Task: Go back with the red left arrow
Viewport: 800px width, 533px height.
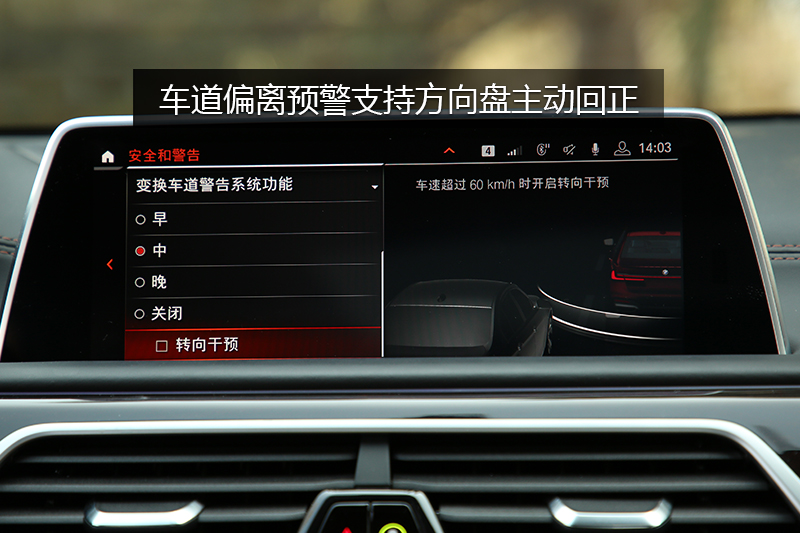Action: 110,265
